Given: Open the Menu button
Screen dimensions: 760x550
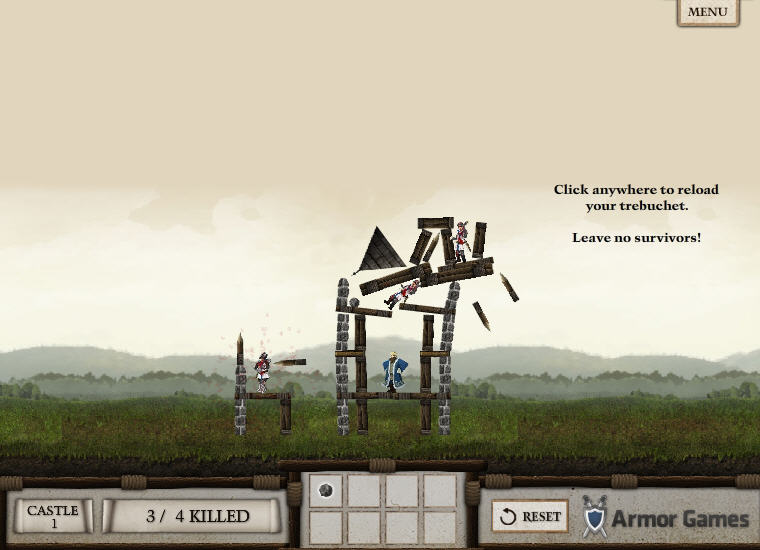Looking at the screenshot, I should click(708, 12).
